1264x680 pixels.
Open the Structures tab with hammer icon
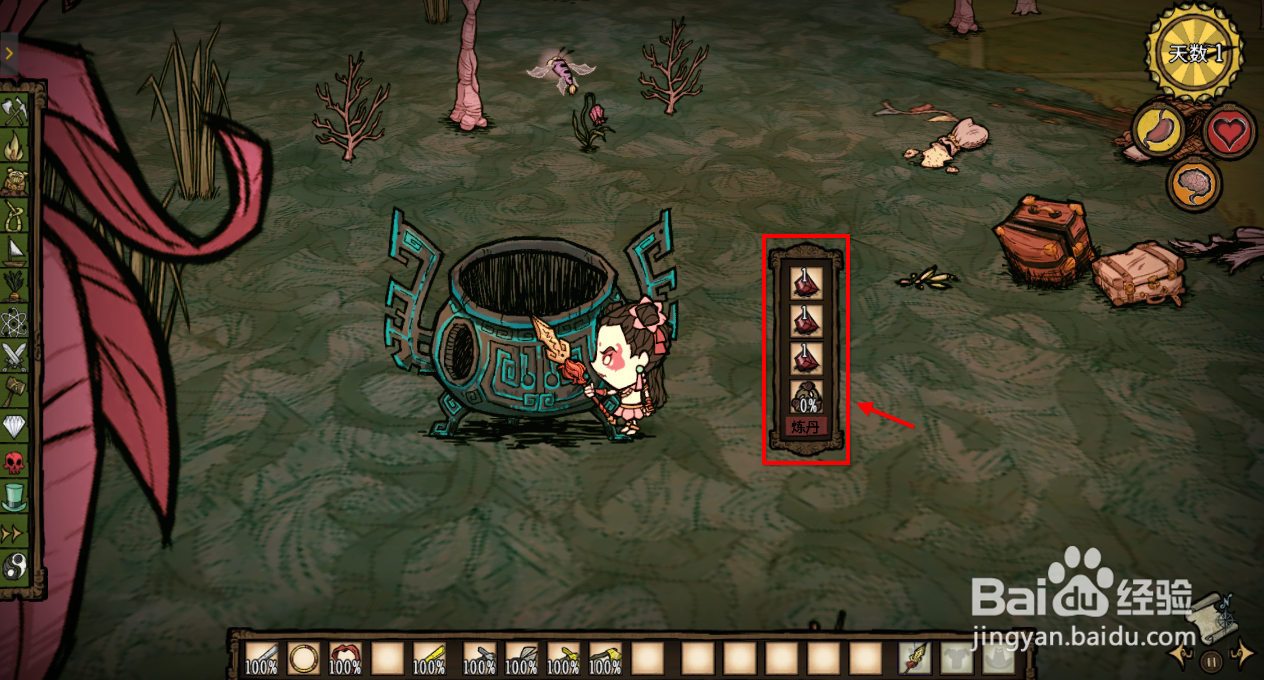15,389
